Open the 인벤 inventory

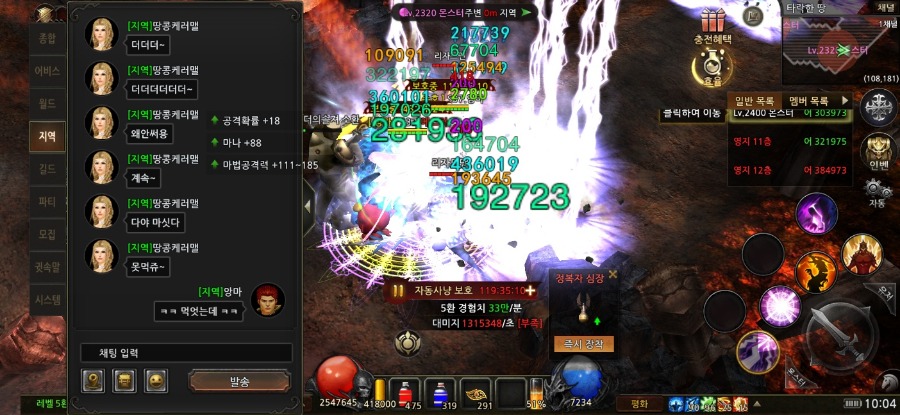[878, 152]
